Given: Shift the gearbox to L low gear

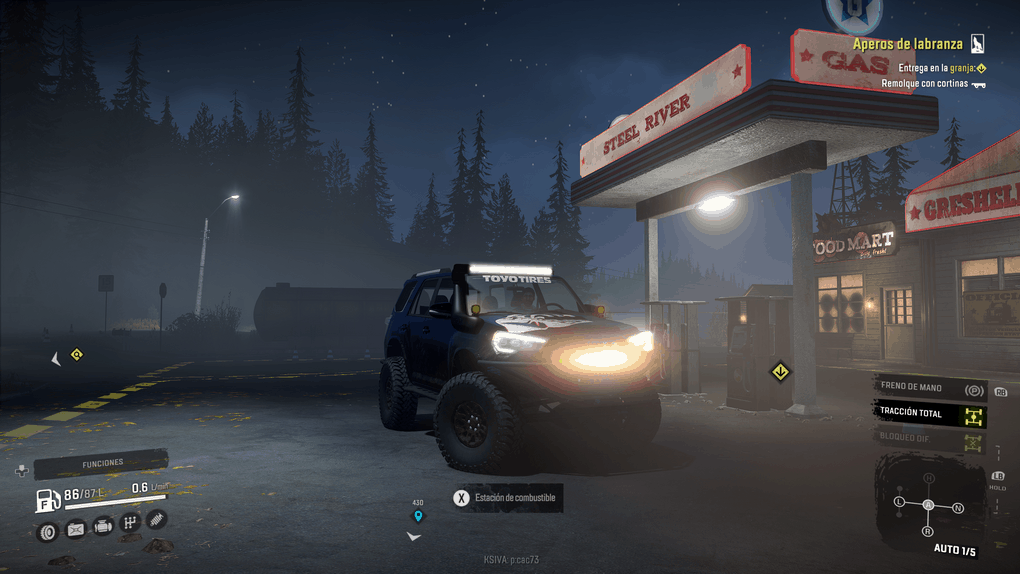Looking at the screenshot, I should click(x=899, y=500).
